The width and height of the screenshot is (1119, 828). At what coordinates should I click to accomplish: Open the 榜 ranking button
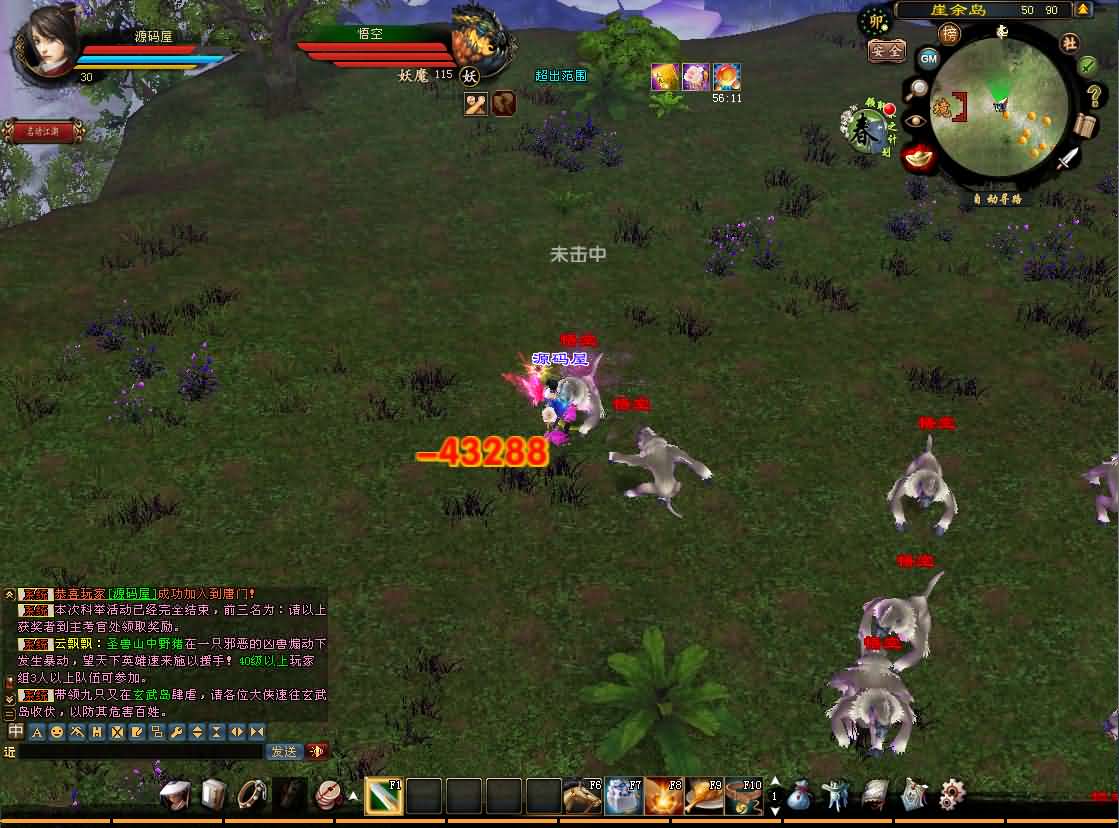[949, 34]
